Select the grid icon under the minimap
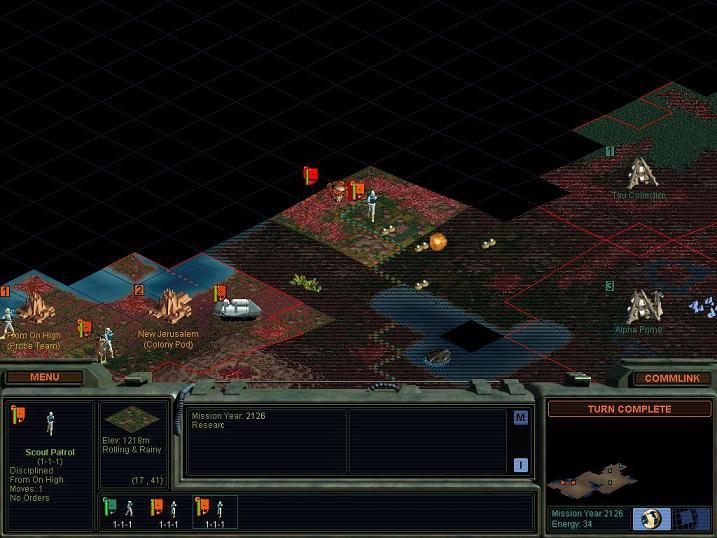 point(690,517)
